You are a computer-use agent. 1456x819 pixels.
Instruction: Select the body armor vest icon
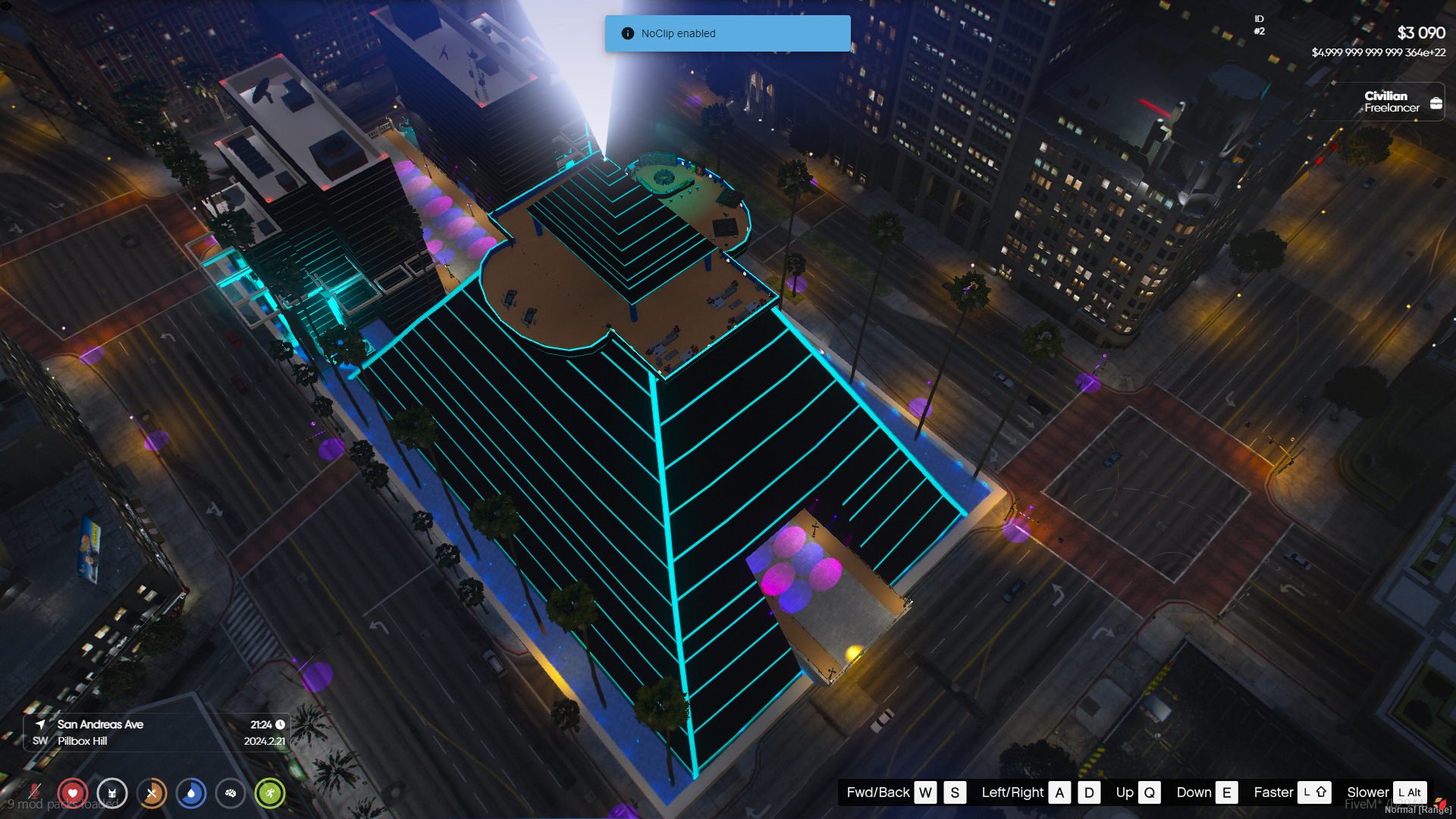click(x=112, y=793)
